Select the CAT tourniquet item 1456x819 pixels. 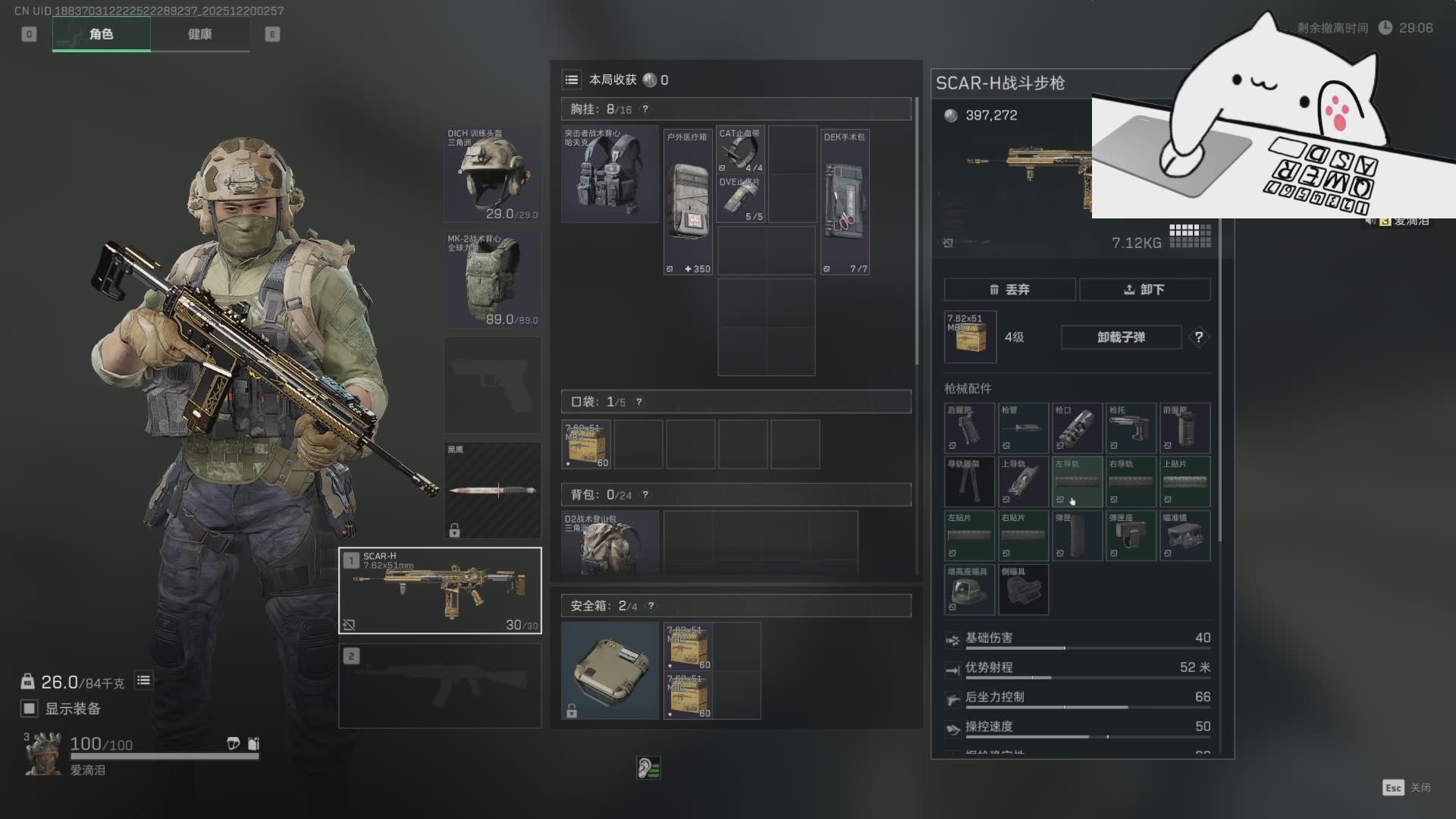740,150
